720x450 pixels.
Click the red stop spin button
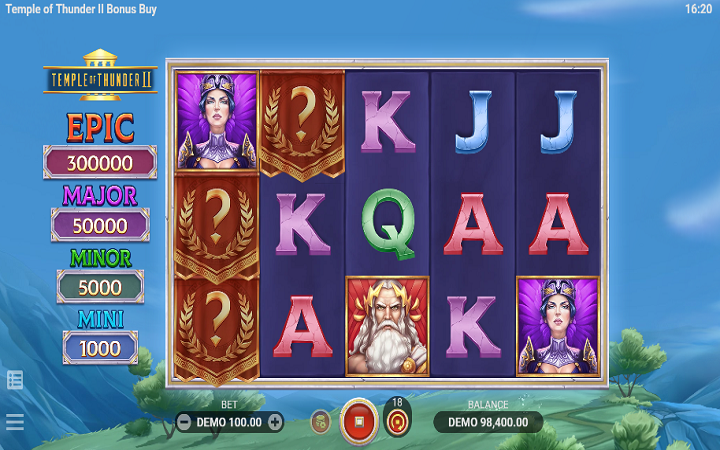tap(358, 421)
